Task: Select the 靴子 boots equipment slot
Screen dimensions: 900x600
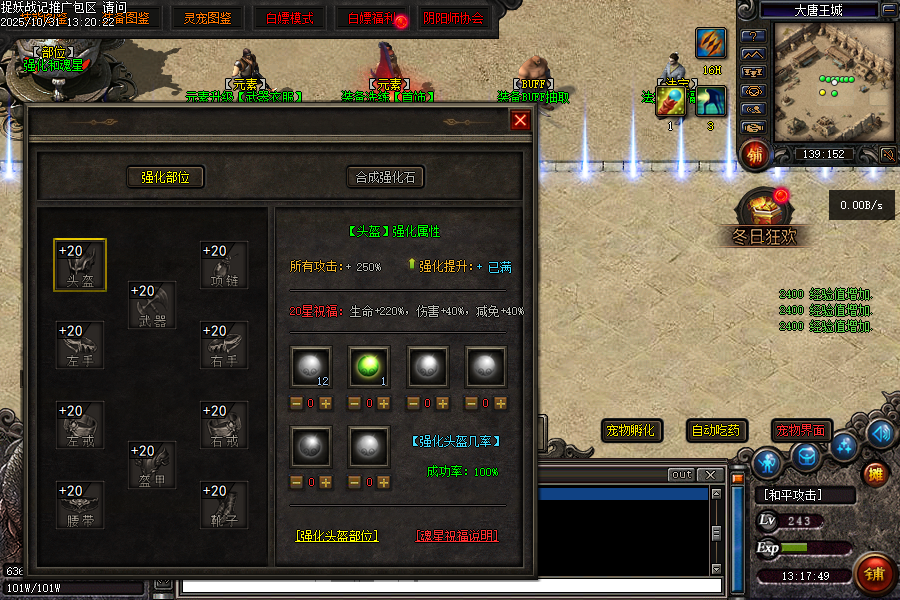Action: (x=224, y=505)
